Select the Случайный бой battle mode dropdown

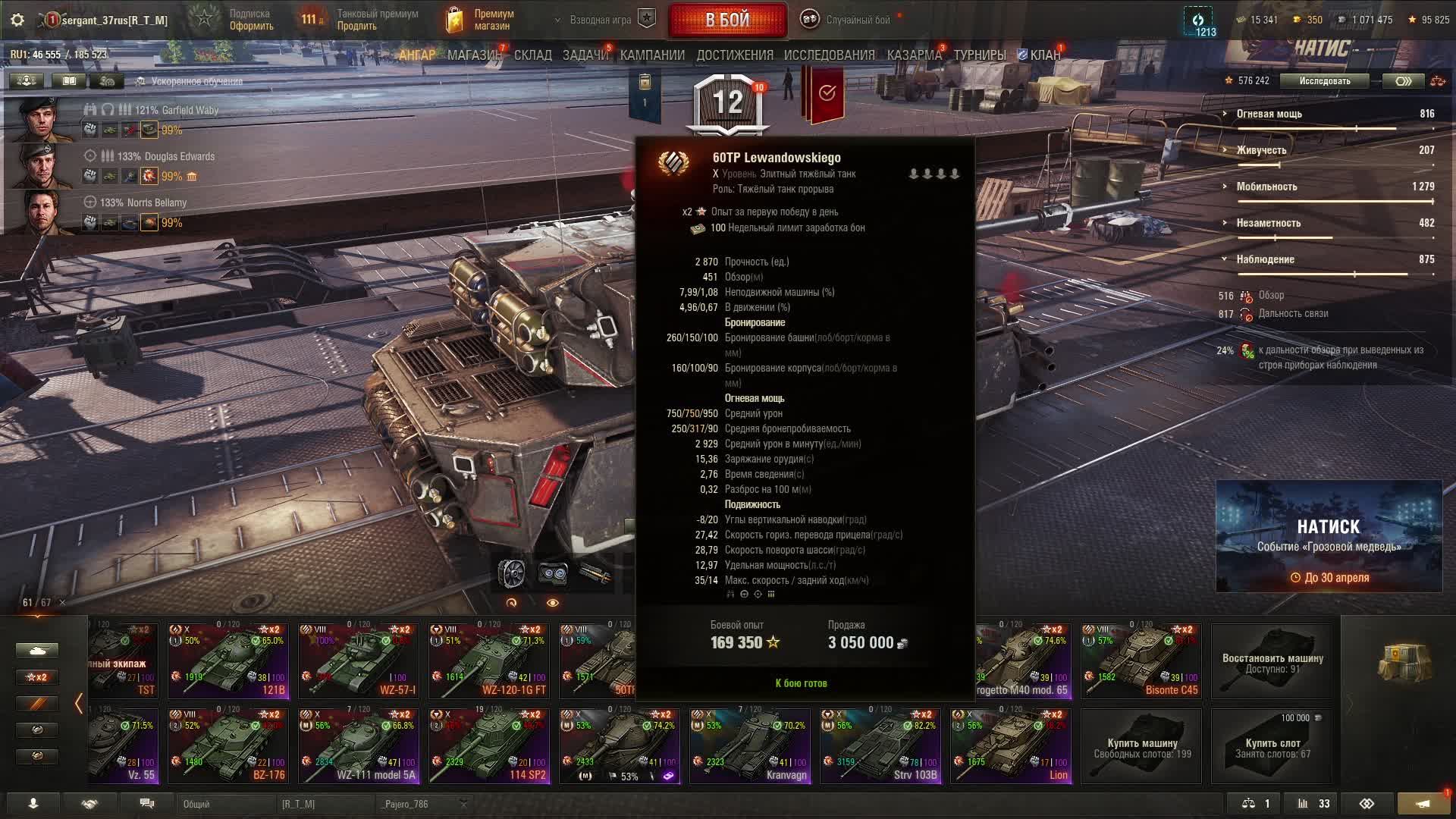pos(849,20)
